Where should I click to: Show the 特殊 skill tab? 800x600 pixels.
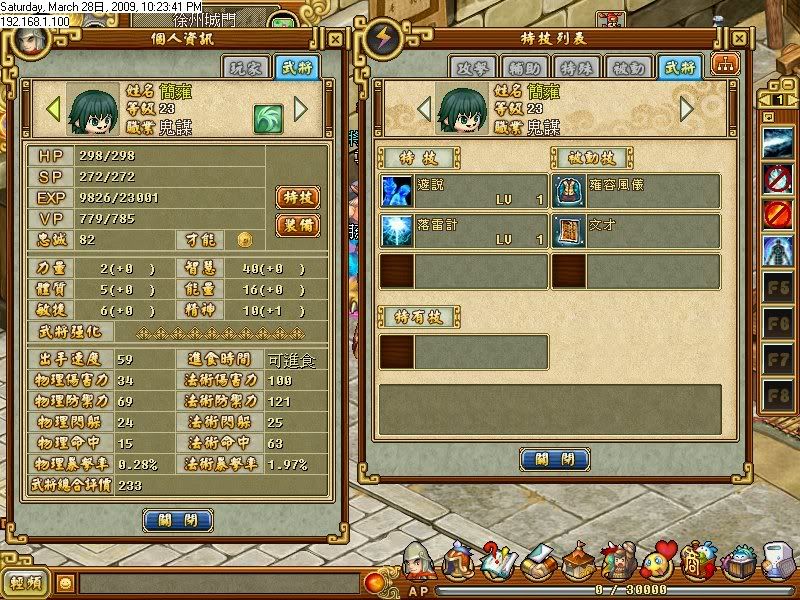(577, 67)
